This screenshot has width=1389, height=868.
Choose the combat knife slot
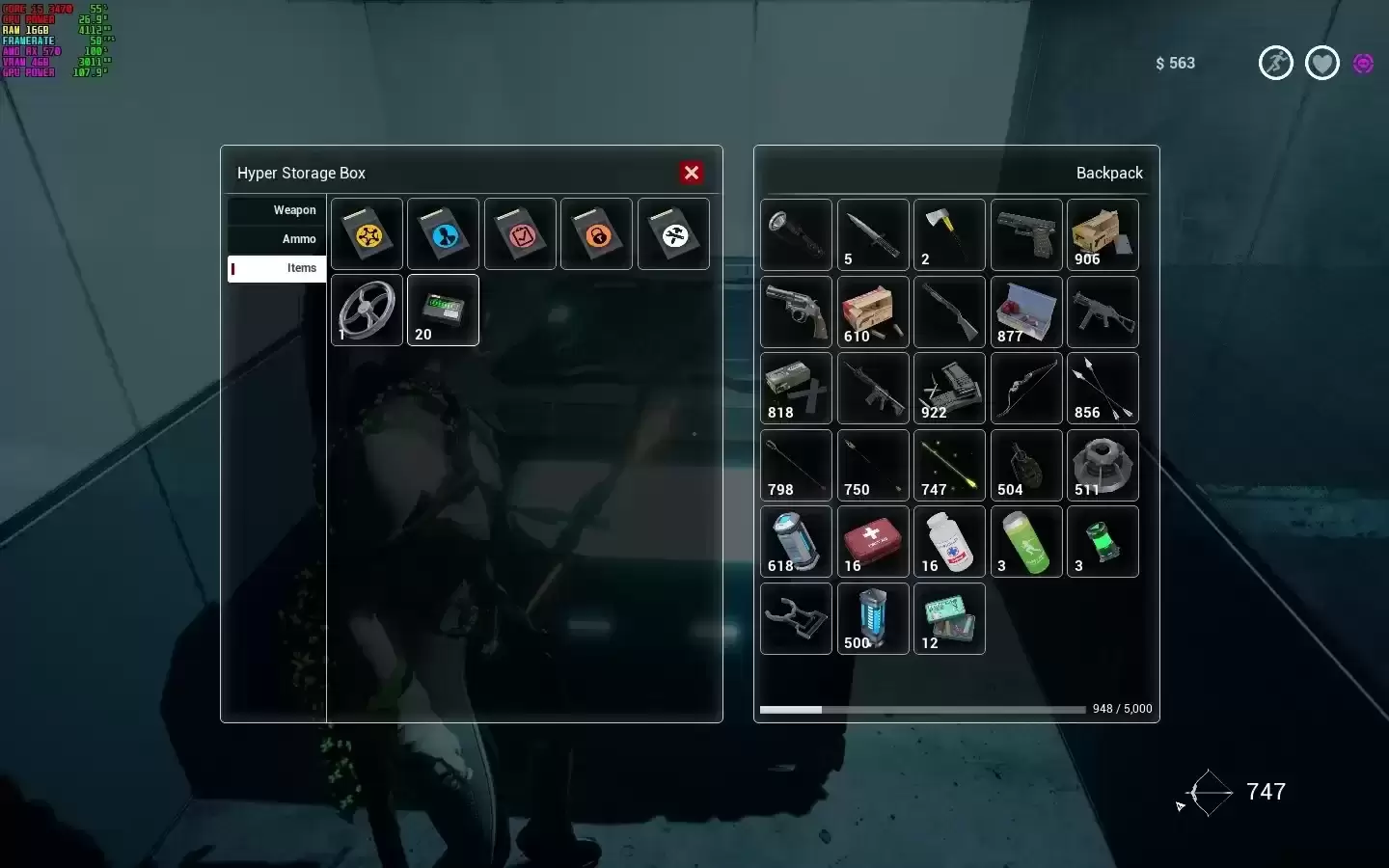pyautogui.click(x=873, y=235)
